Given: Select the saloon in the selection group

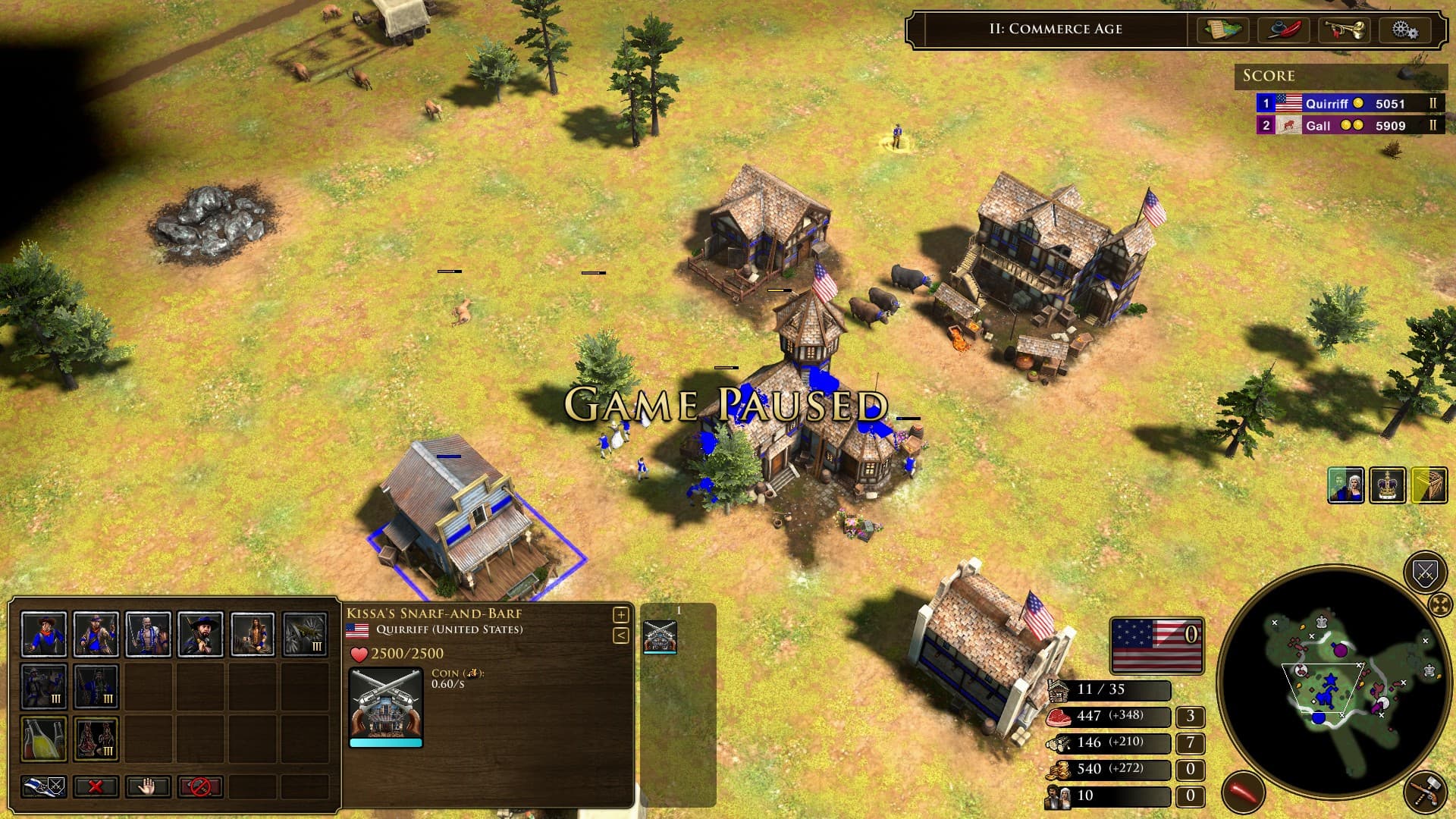Looking at the screenshot, I should point(660,636).
